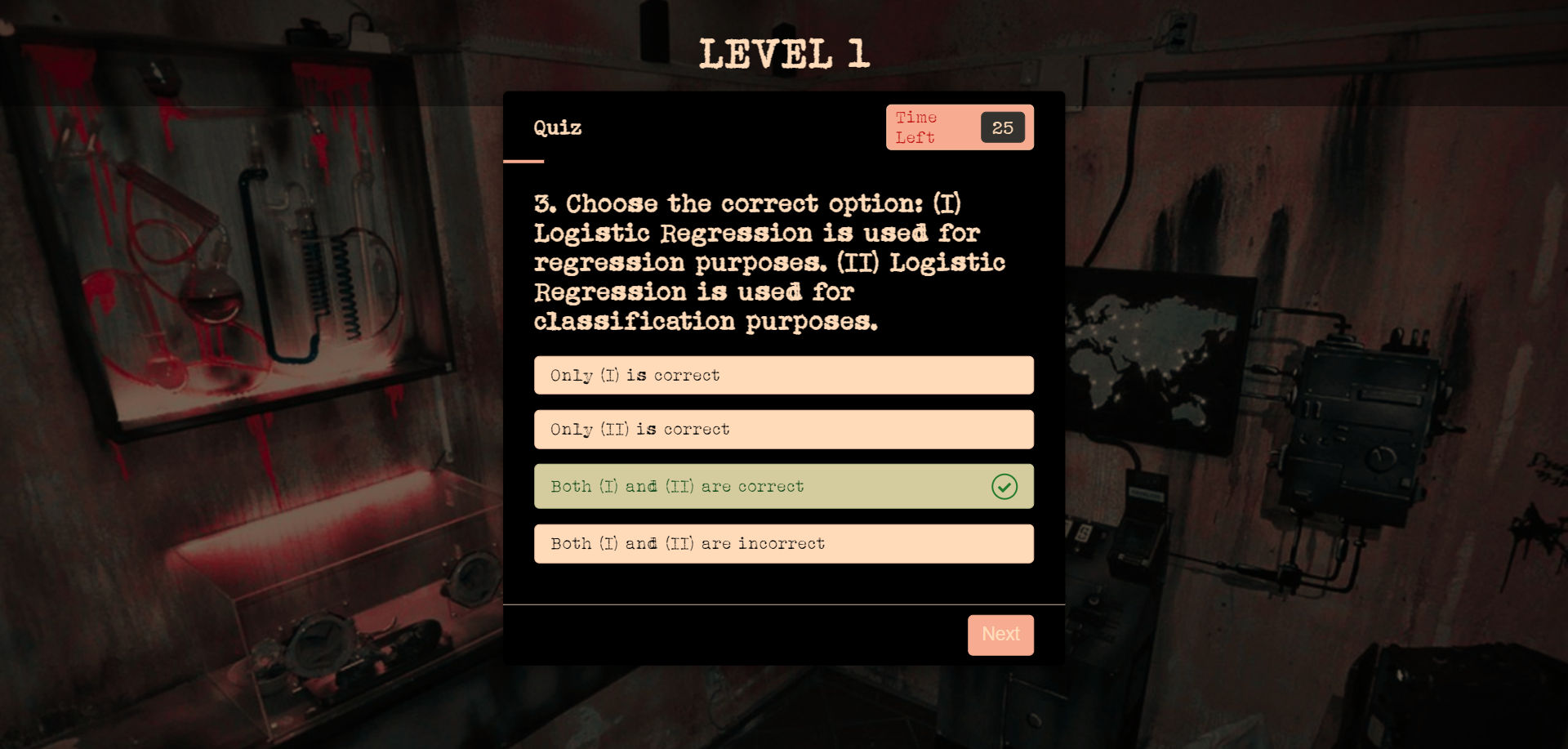Select the answer "Only (I) is correct"

coord(782,375)
